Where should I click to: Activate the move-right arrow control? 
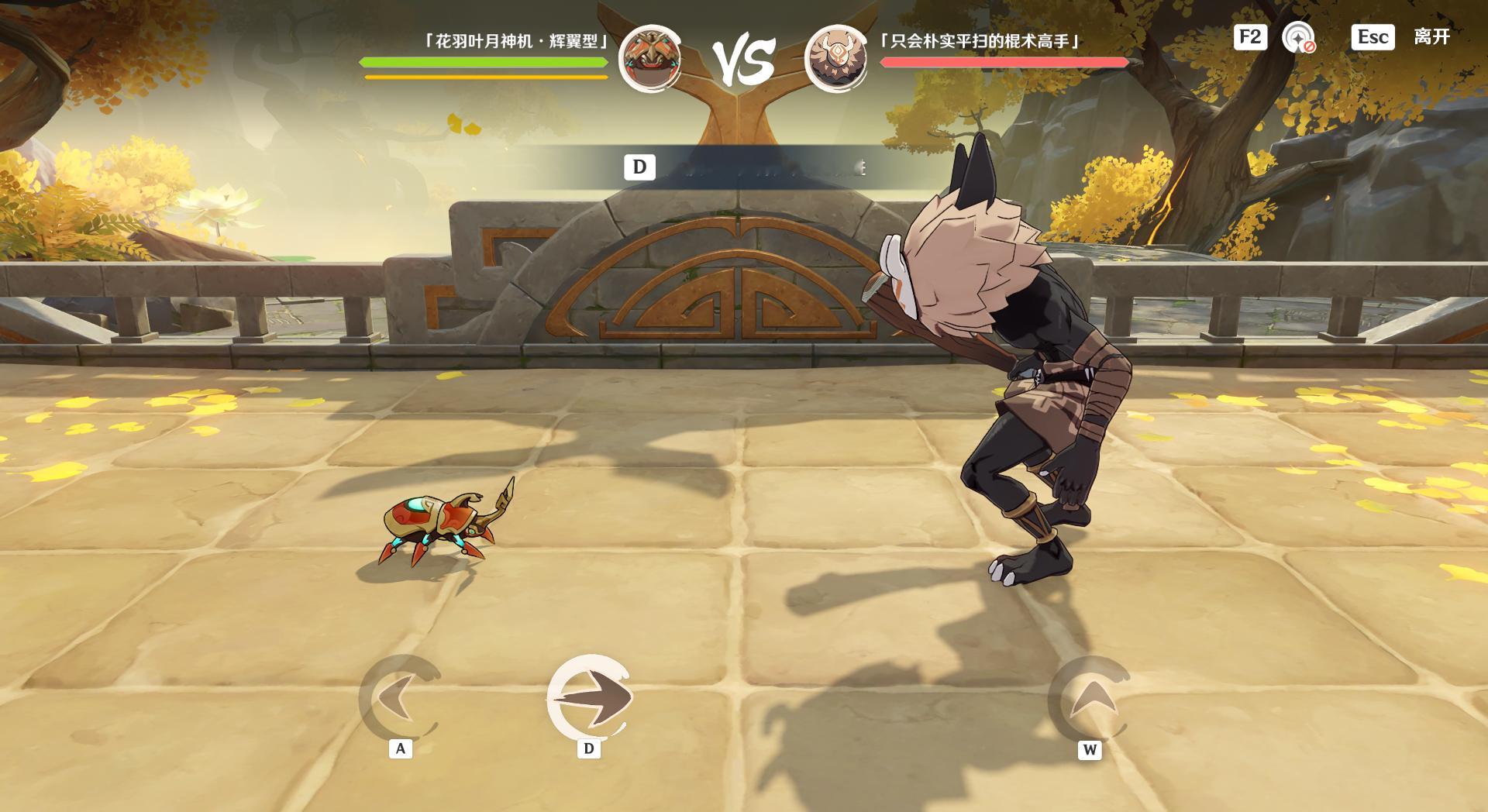click(590, 697)
